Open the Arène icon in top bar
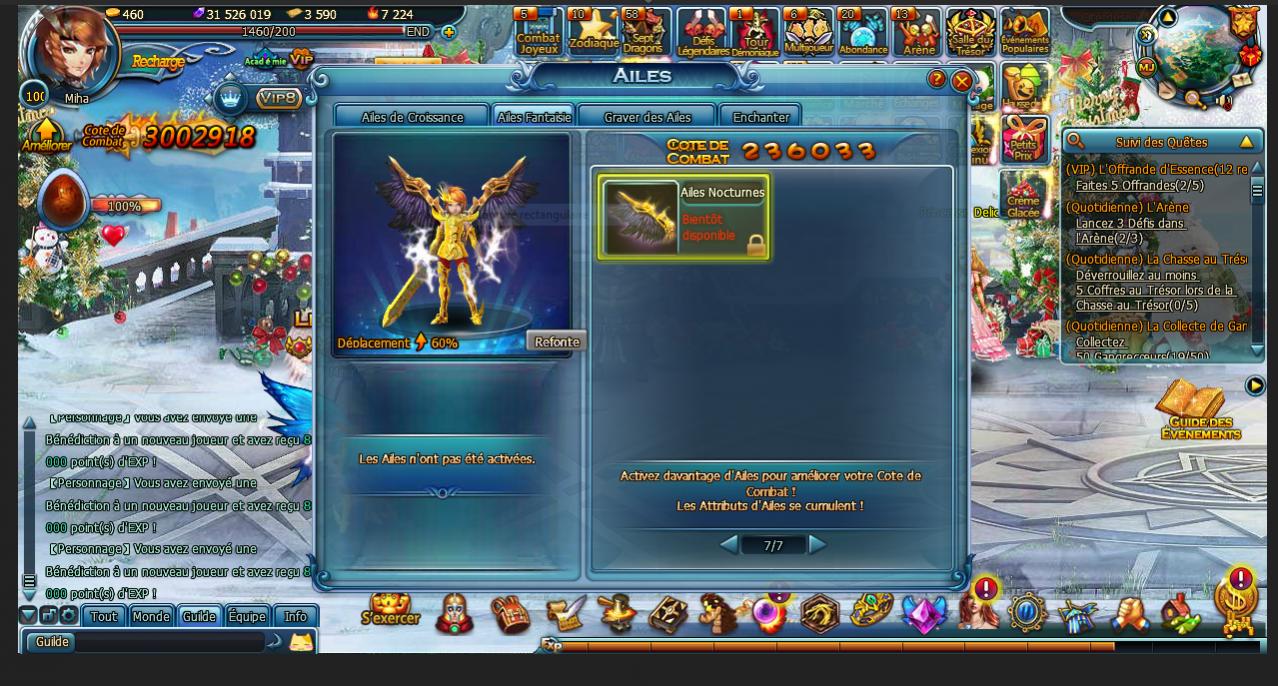 pyautogui.click(x=917, y=33)
